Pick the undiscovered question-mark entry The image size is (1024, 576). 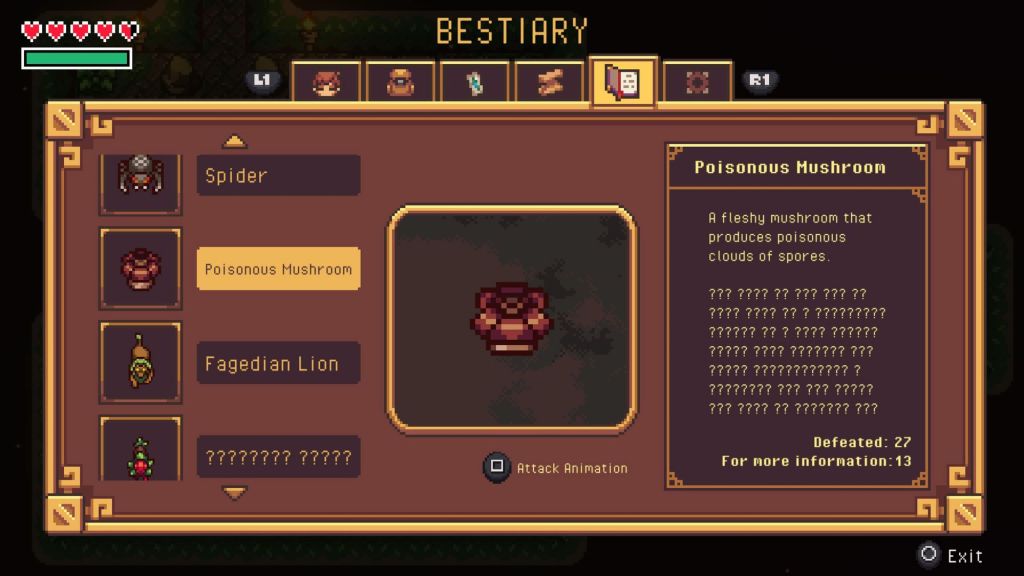pos(278,457)
